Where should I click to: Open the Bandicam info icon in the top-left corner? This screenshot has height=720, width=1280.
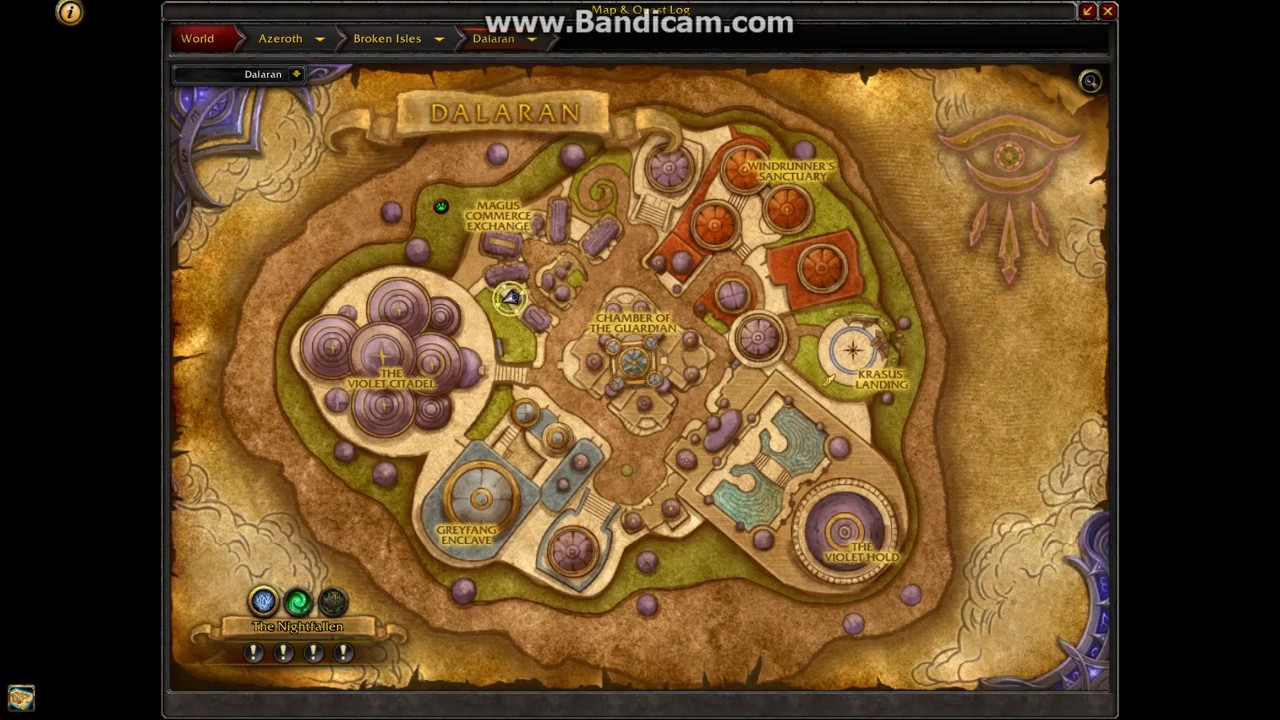tap(68, 12)
